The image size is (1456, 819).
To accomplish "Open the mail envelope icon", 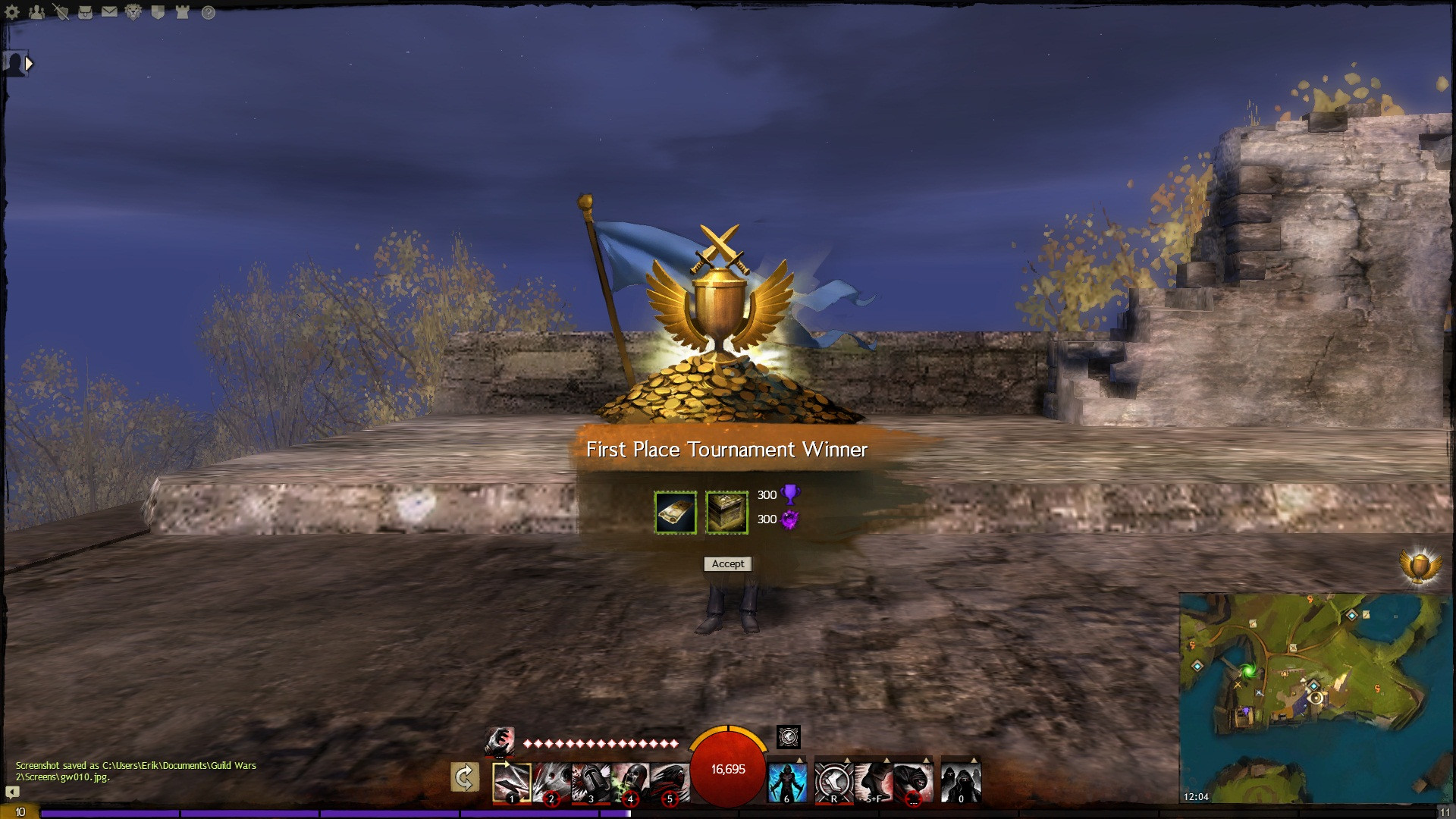I will click(x=109, y=12).
